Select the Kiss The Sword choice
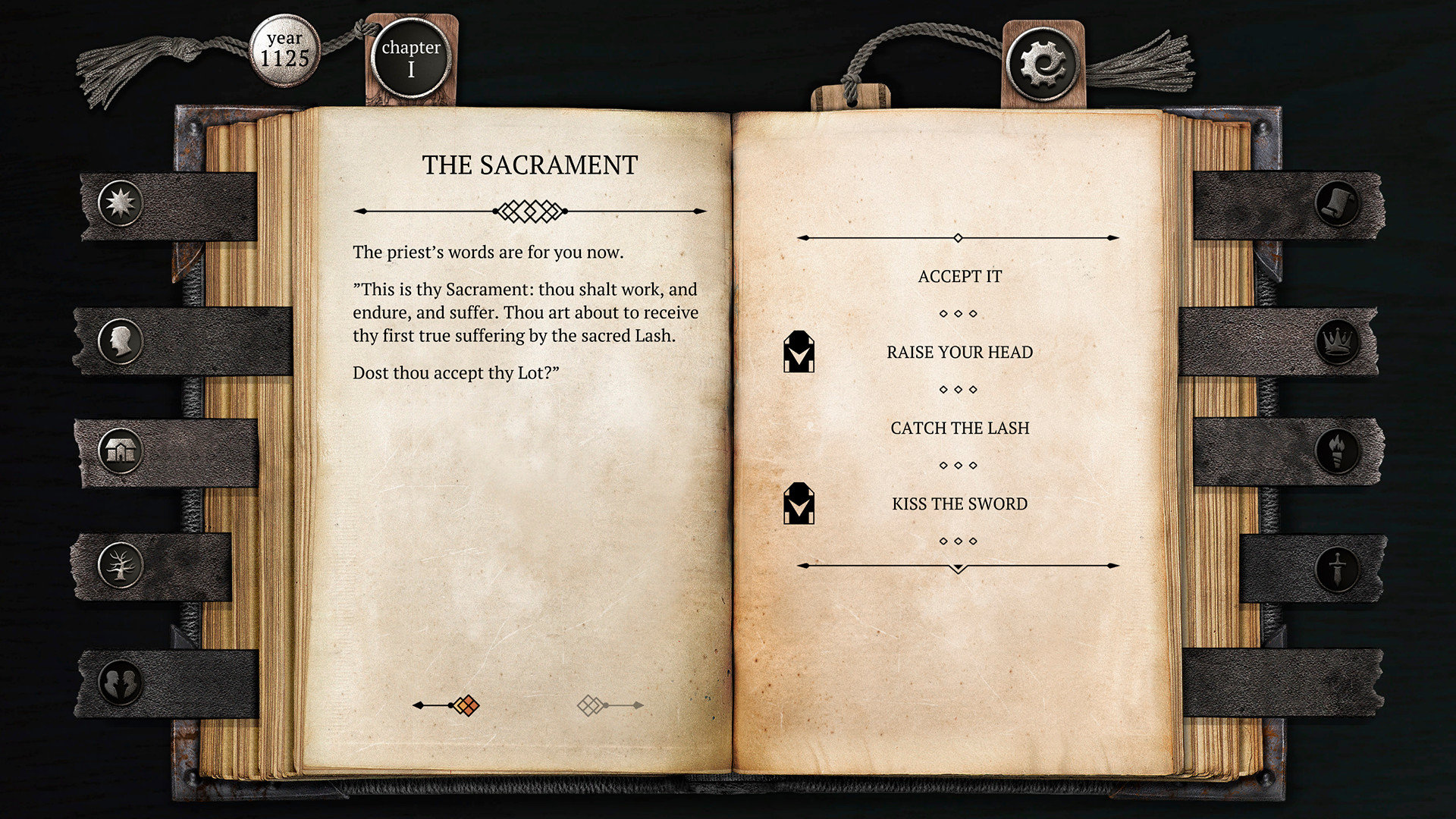This screenshot has height=819, width=1456. (959, 504)
